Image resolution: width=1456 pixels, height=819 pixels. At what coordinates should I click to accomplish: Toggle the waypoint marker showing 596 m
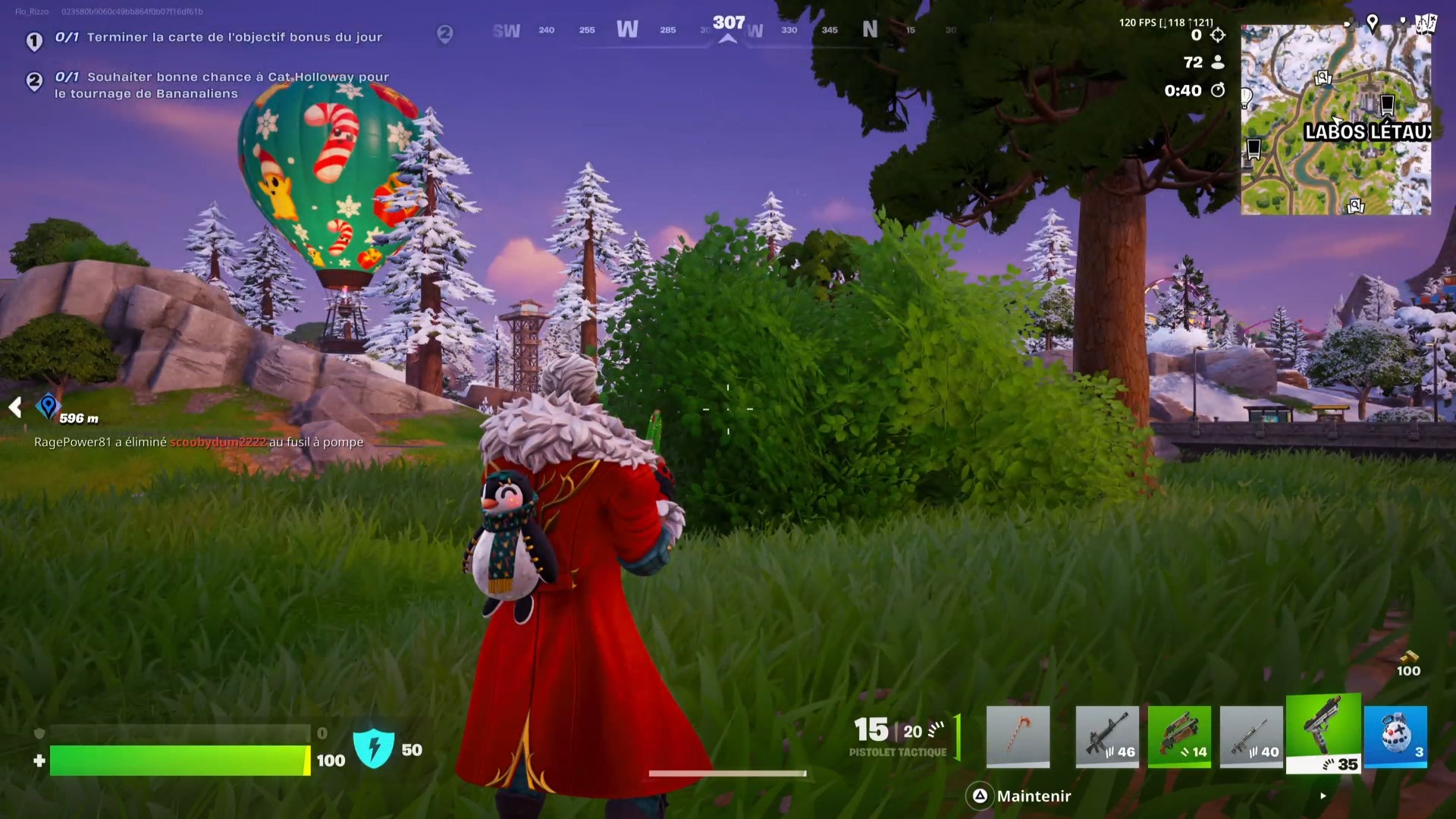pos(48,407)
